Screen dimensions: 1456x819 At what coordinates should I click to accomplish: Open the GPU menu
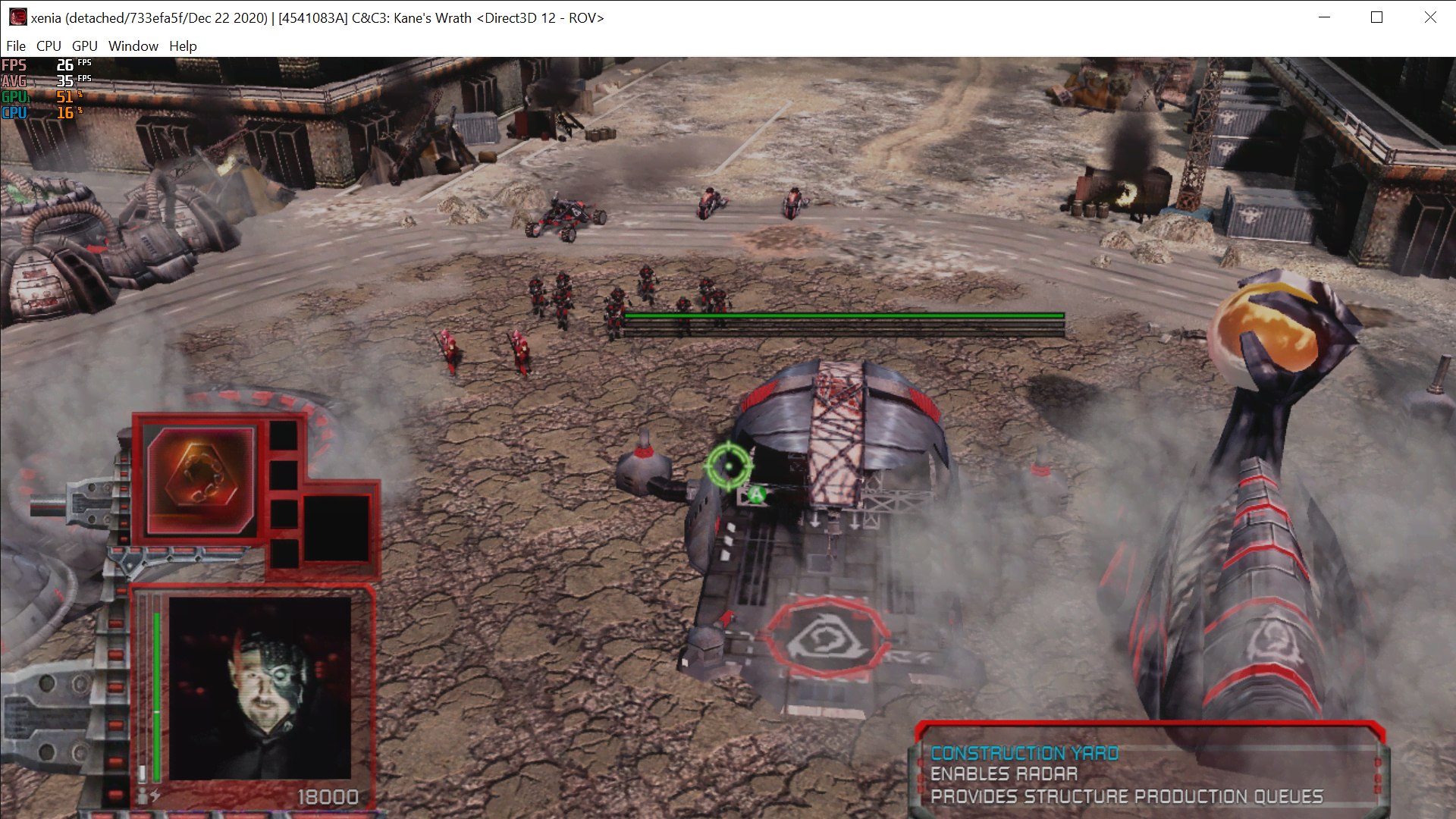tap(84, 46)
